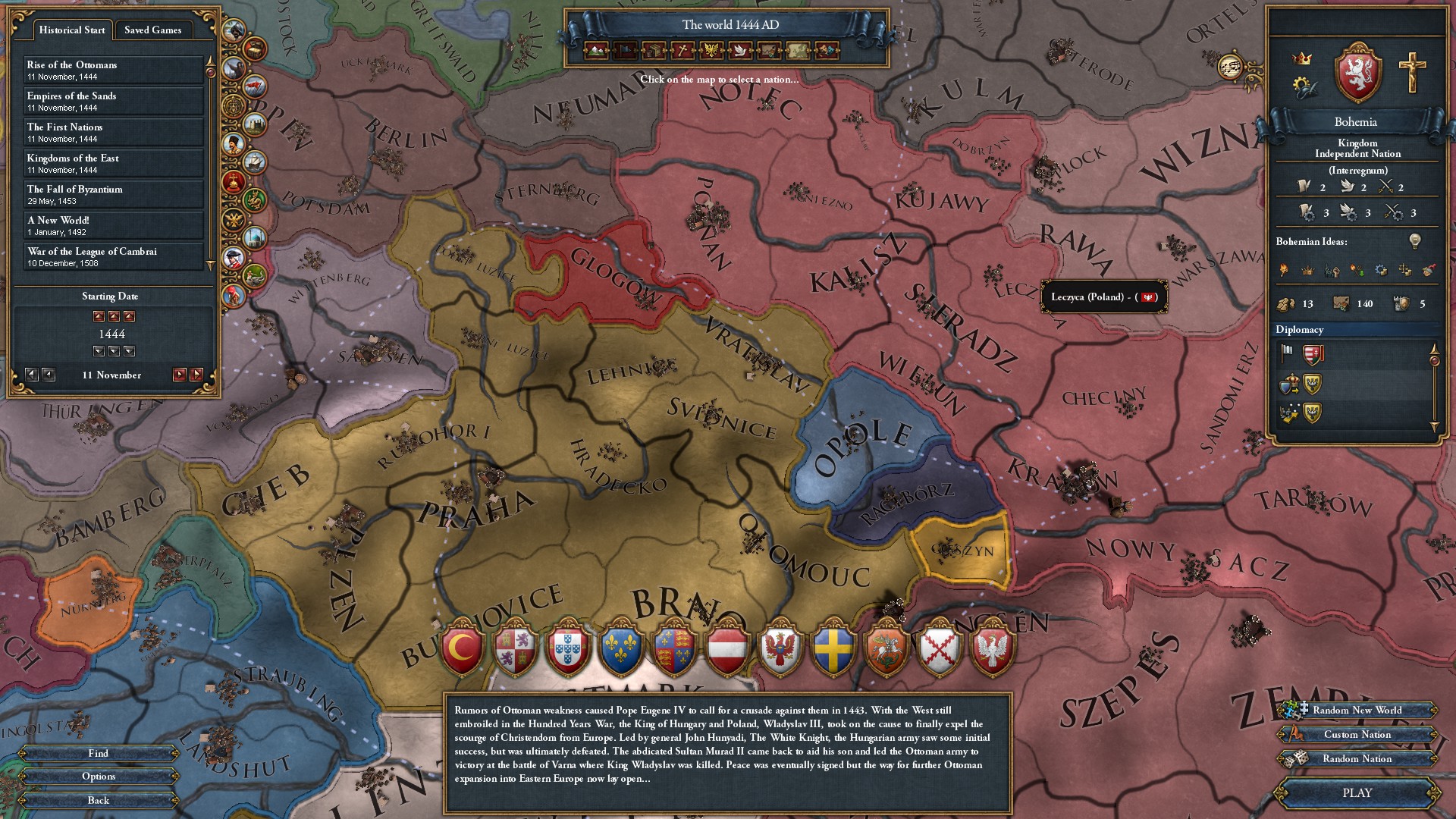1456x819 pixels.
Task: Click the Random Nation button
Action: (x=1357, y=759)
